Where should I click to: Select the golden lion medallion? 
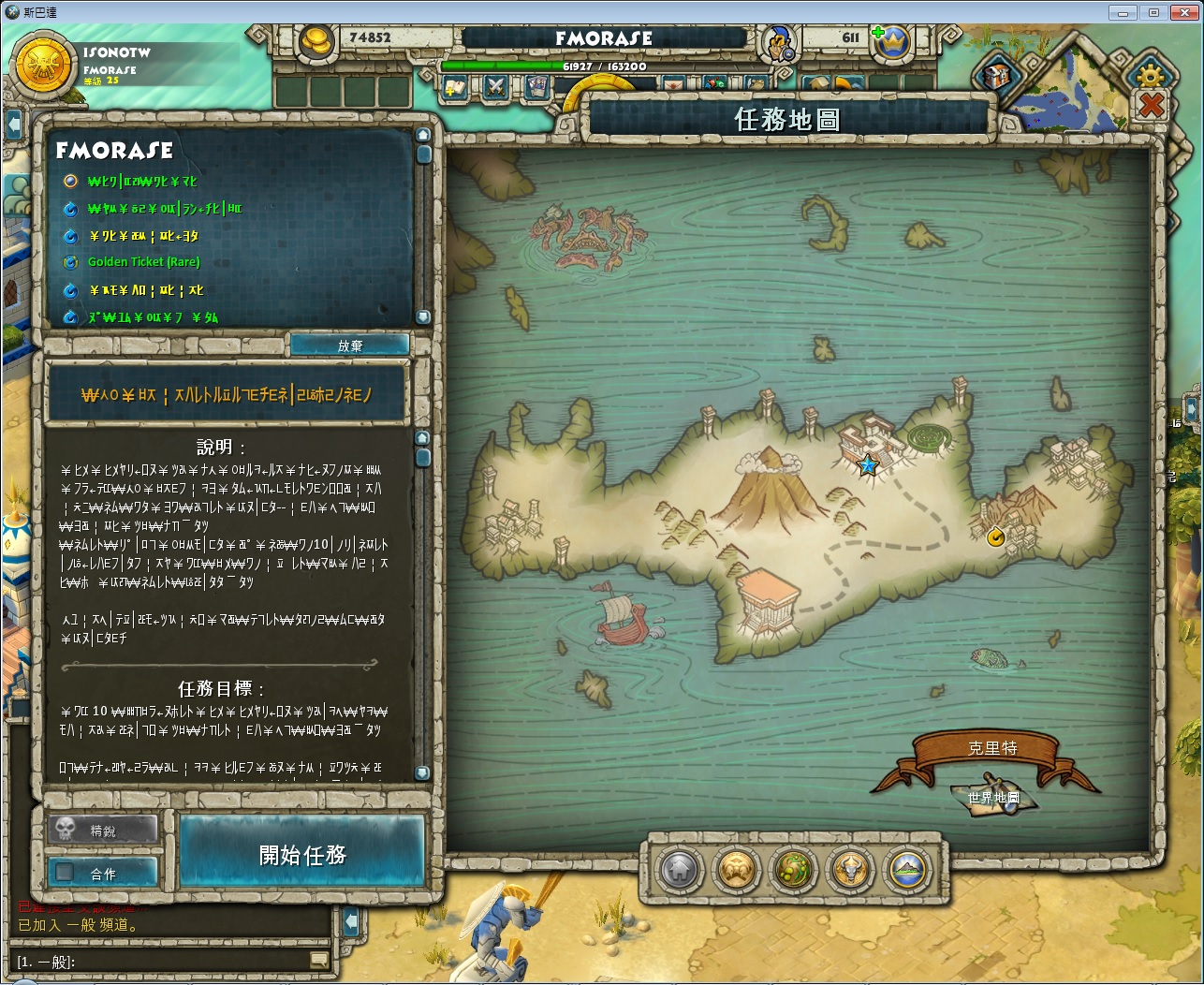tap(737, 870)
